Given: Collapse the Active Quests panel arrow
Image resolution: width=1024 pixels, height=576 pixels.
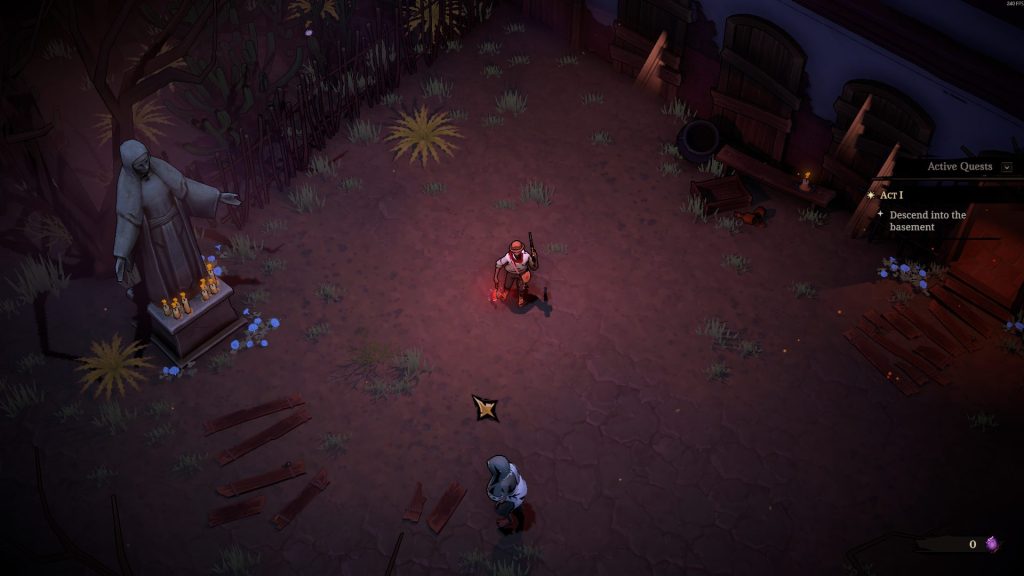Looking at the screenshot, I should tap(1006, 167).
